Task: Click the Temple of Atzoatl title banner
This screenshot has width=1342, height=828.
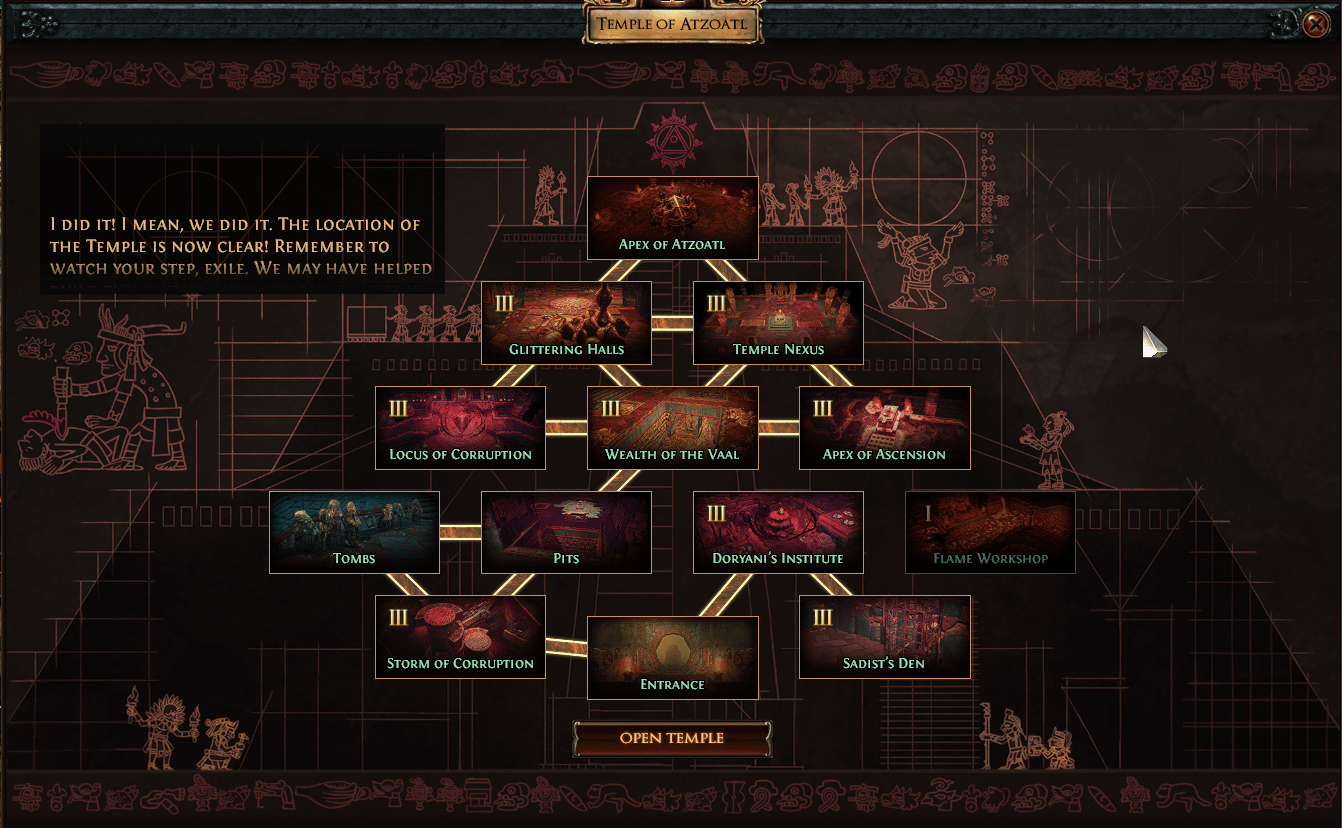Action: pyautogui.click(x=671, y=22)
